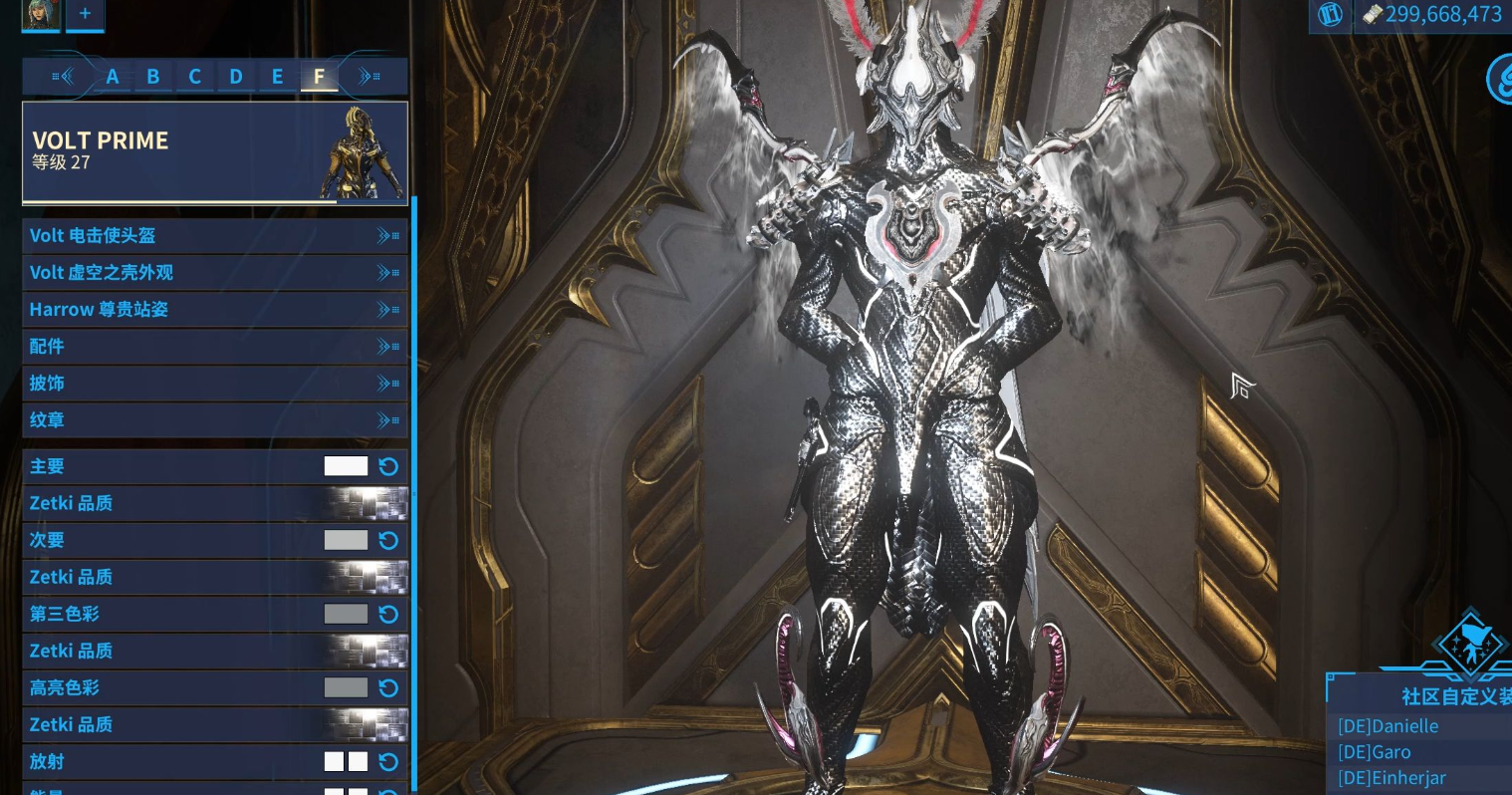
Task: Open the Volt 电击使头盔 helmet selection
Action: pos(214,236)
